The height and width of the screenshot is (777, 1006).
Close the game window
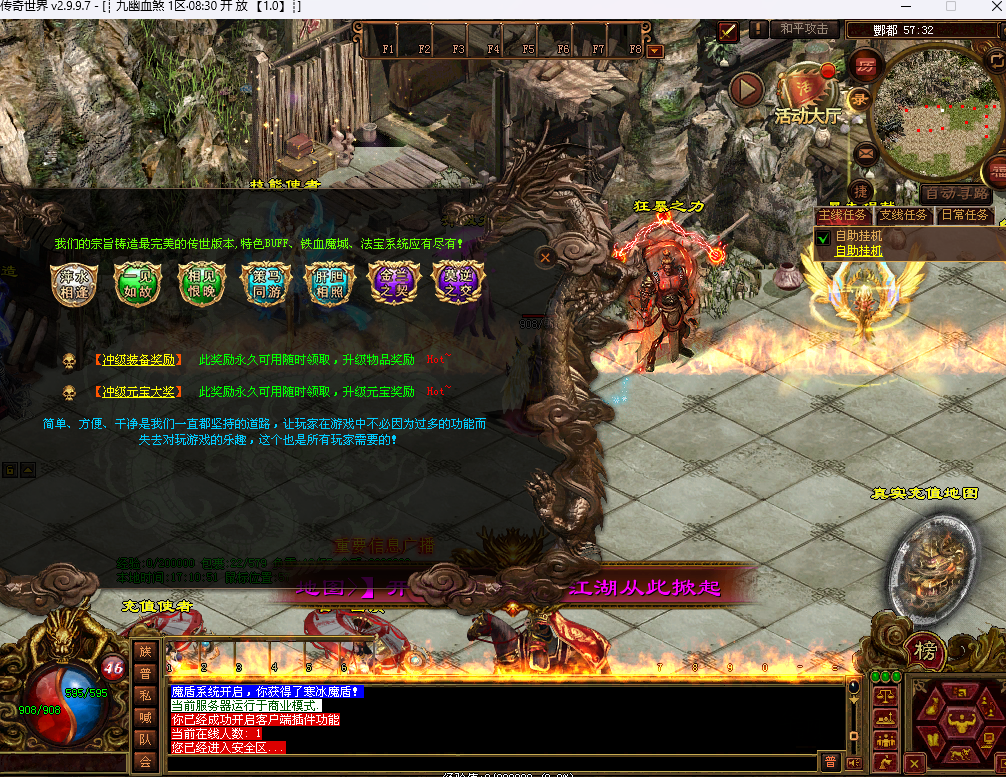[986, 7]
